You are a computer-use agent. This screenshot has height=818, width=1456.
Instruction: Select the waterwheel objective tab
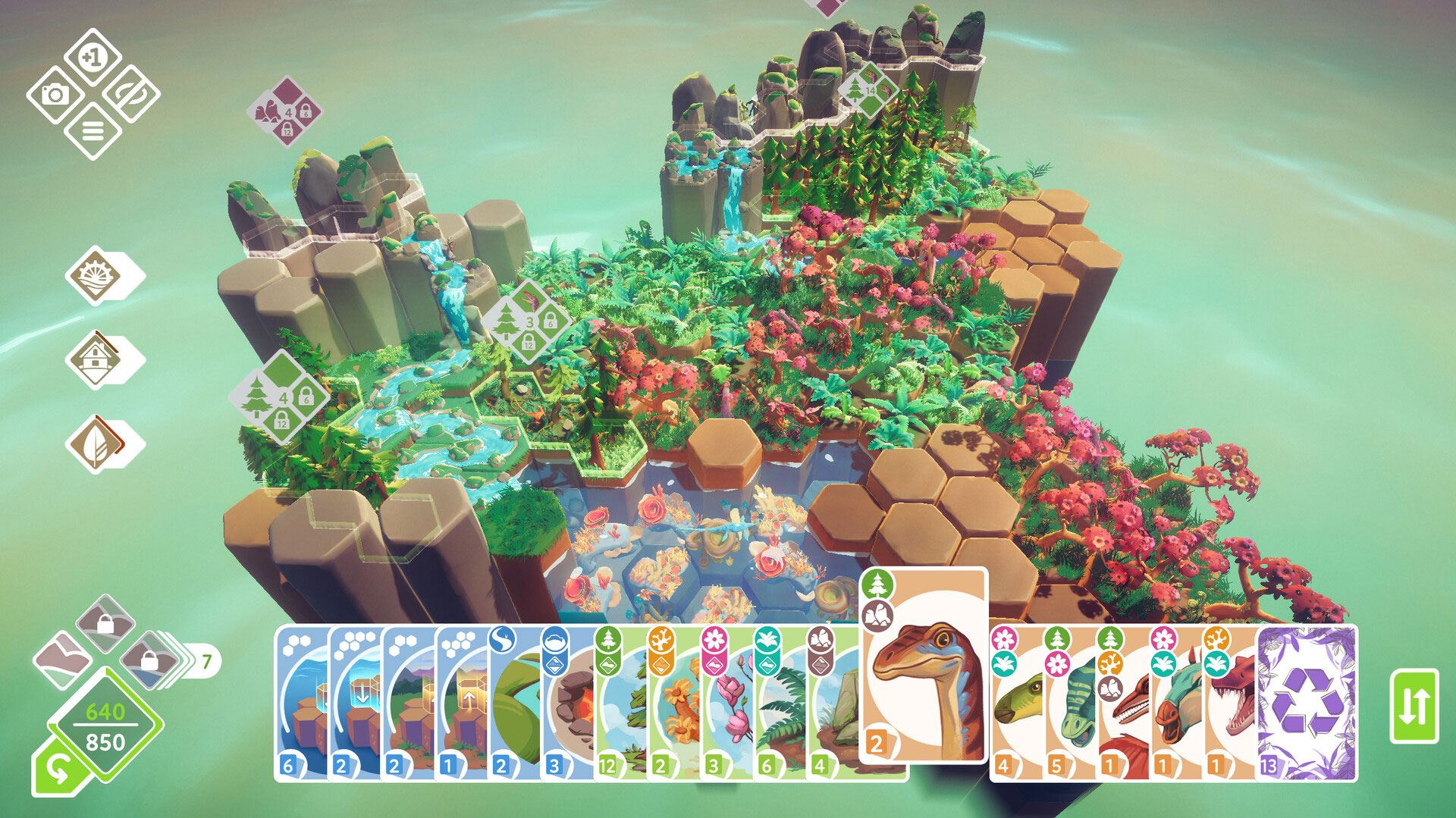[x=97, y=276]
